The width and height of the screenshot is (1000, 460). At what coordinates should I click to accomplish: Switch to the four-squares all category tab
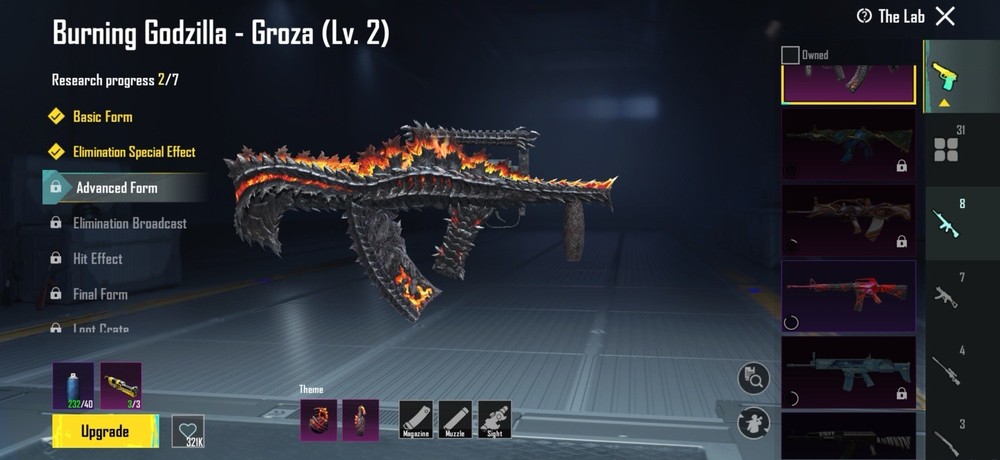click(x=945, y=148)
